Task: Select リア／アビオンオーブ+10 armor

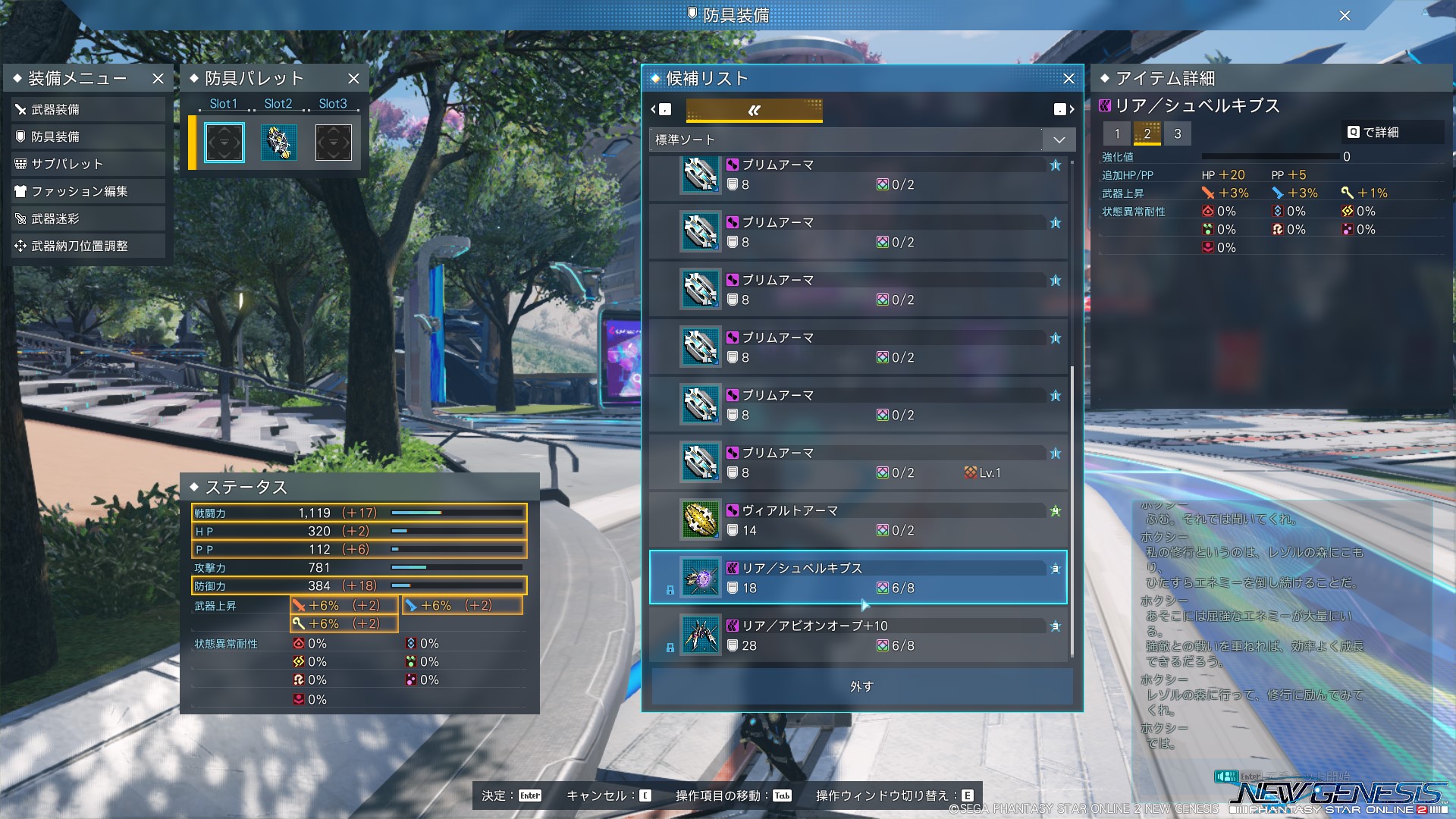Action: click(858, 635)
